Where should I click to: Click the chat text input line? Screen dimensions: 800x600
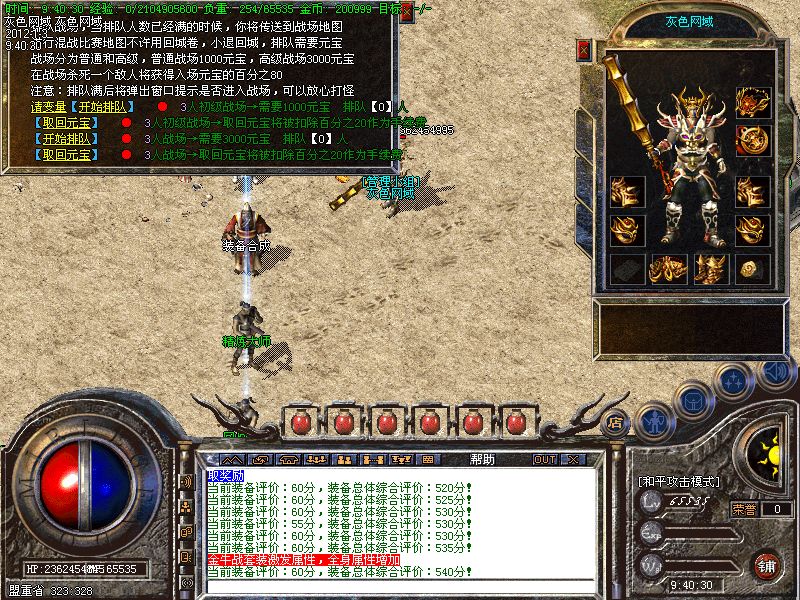(x=400, y=585)
